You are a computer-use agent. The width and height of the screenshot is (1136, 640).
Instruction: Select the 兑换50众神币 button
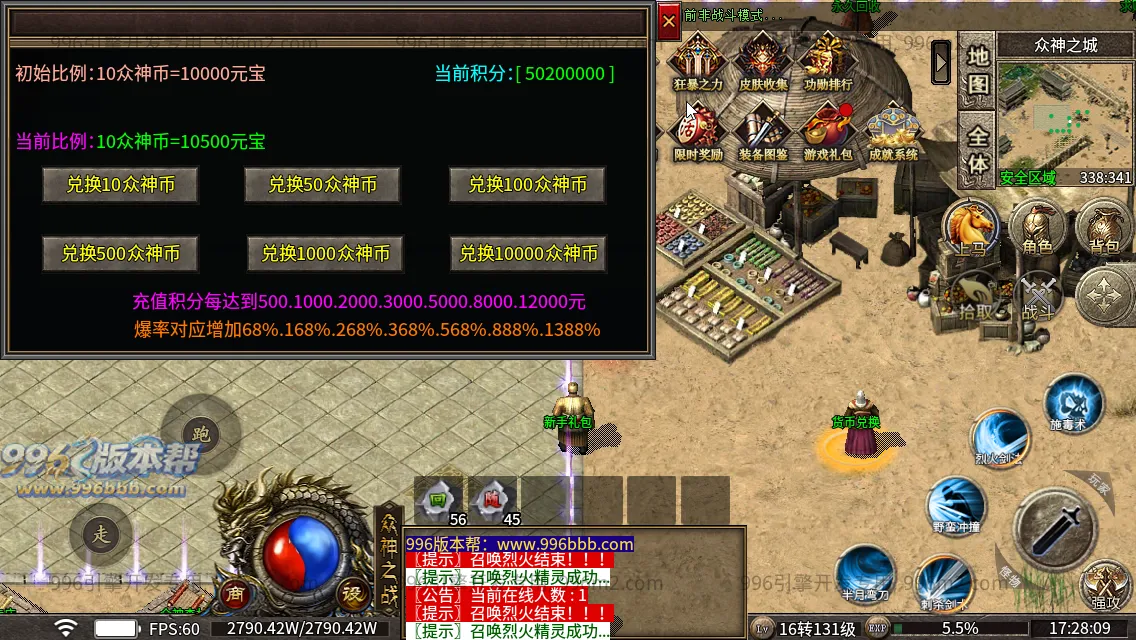point(322,185)
